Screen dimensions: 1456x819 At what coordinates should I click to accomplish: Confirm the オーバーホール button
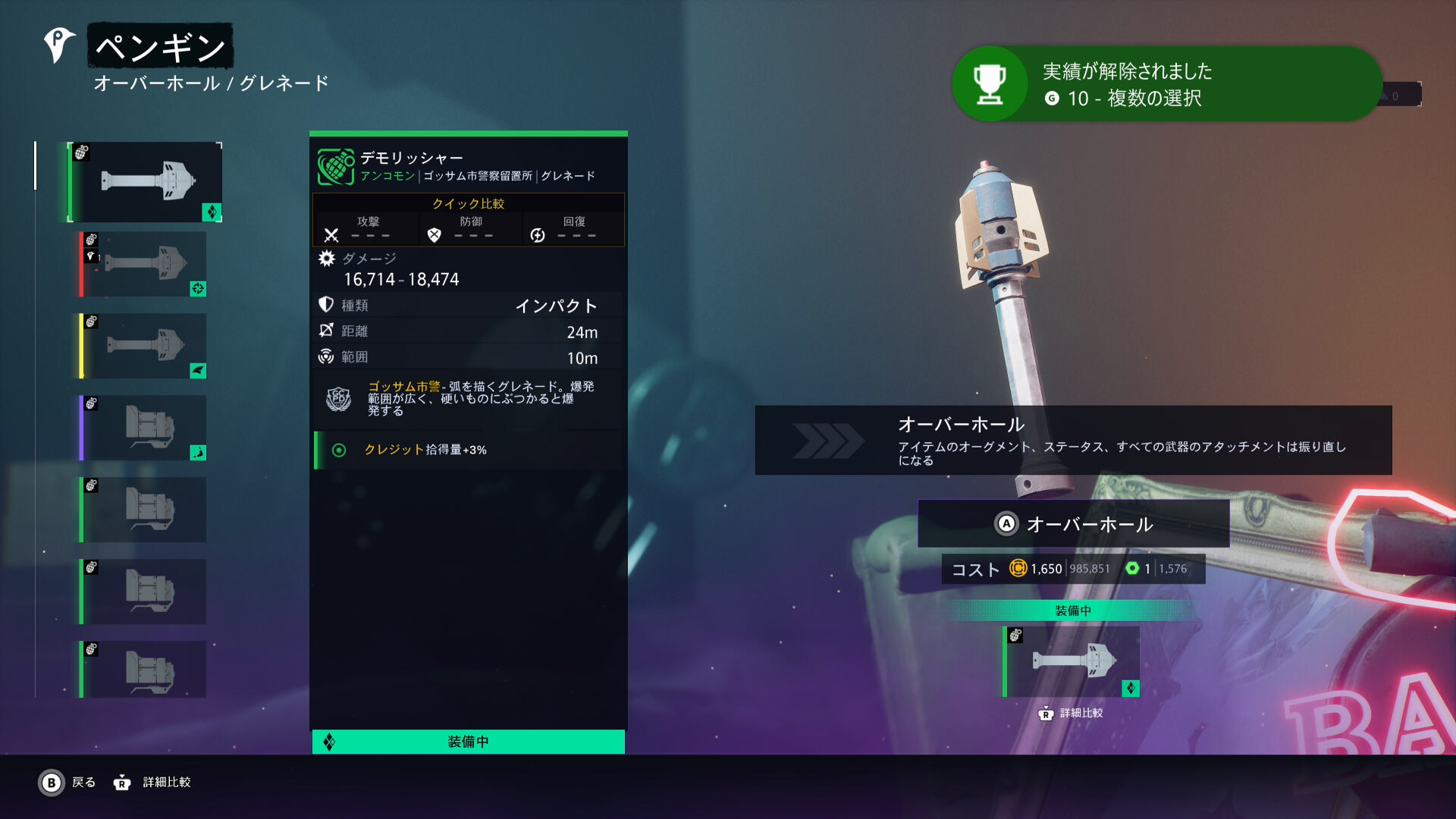pyautogui.click(x=1073, y=523)
